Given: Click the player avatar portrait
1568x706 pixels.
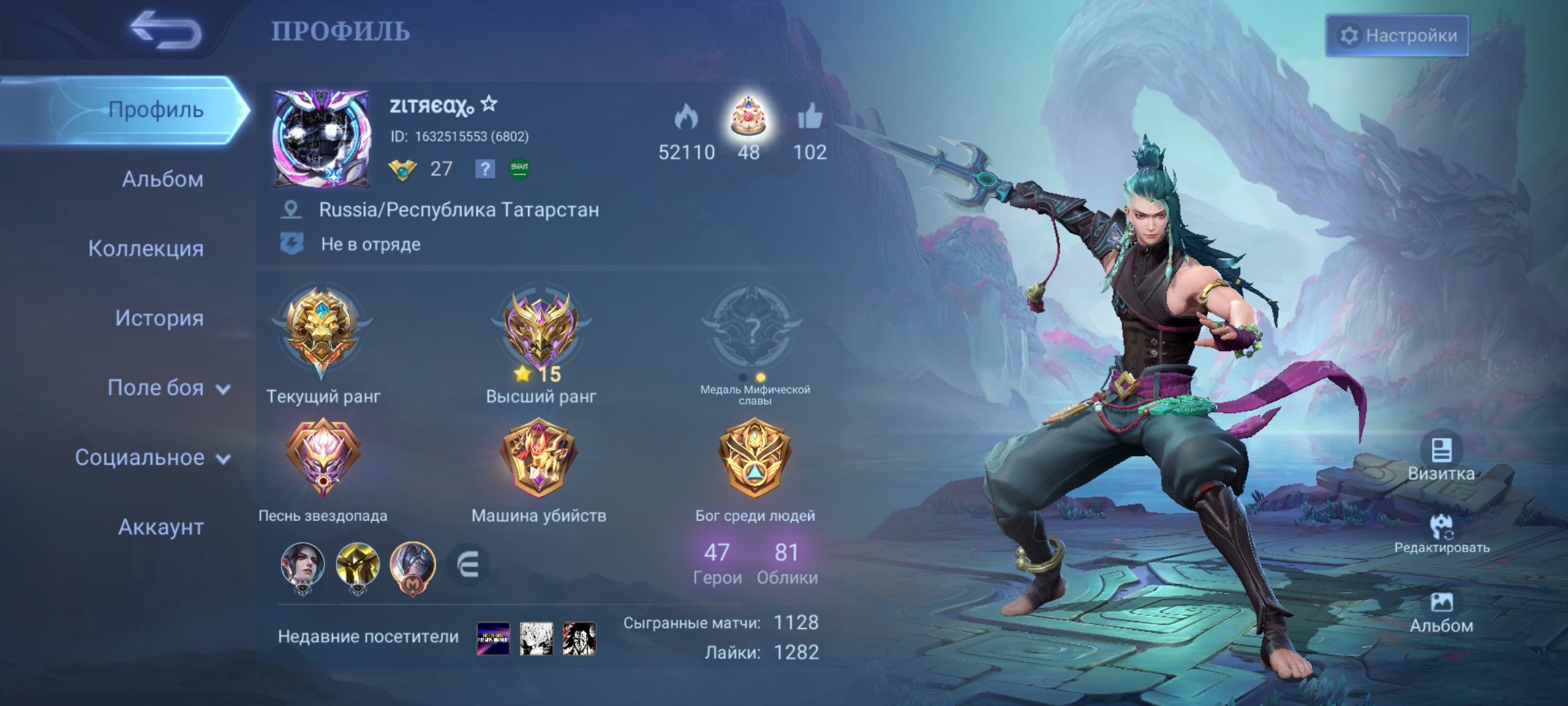Looking at the screenshot, I should pyautogui.click(x=321, y=138).
